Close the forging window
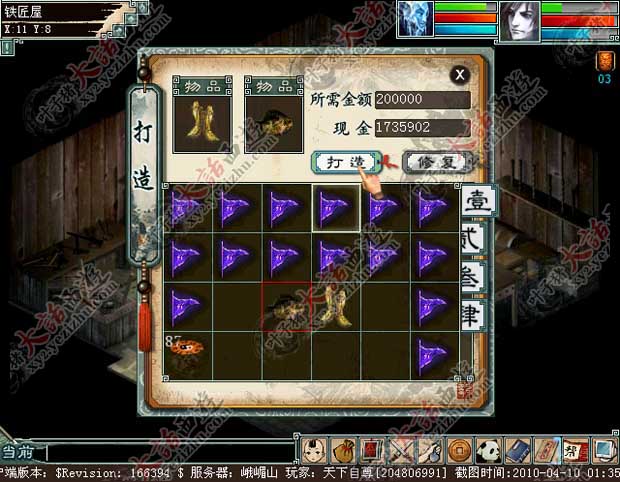The image size is (620, 482). tap(459, 74)
